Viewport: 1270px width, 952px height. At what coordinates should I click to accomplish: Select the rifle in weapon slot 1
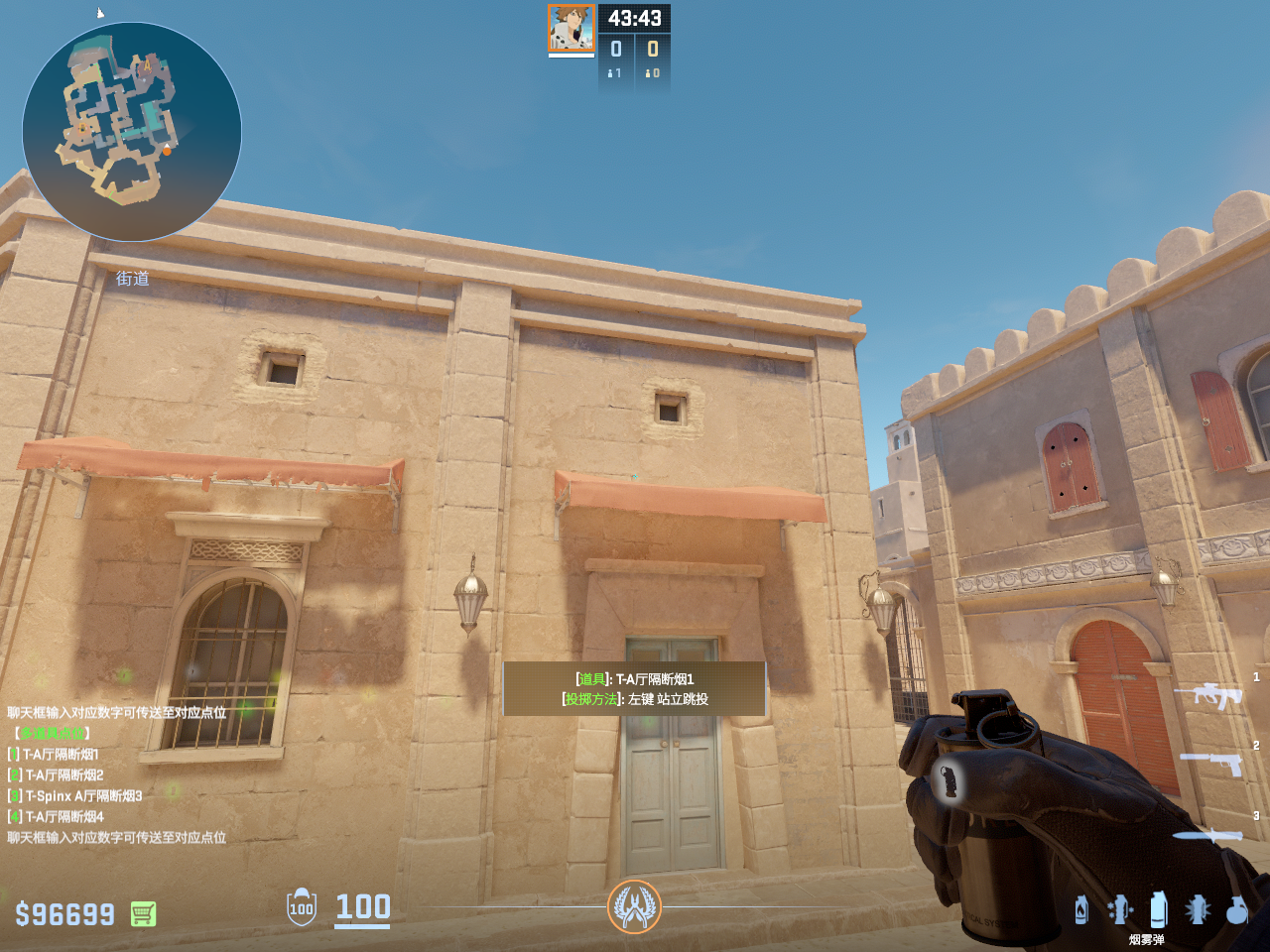[1209, 694]
